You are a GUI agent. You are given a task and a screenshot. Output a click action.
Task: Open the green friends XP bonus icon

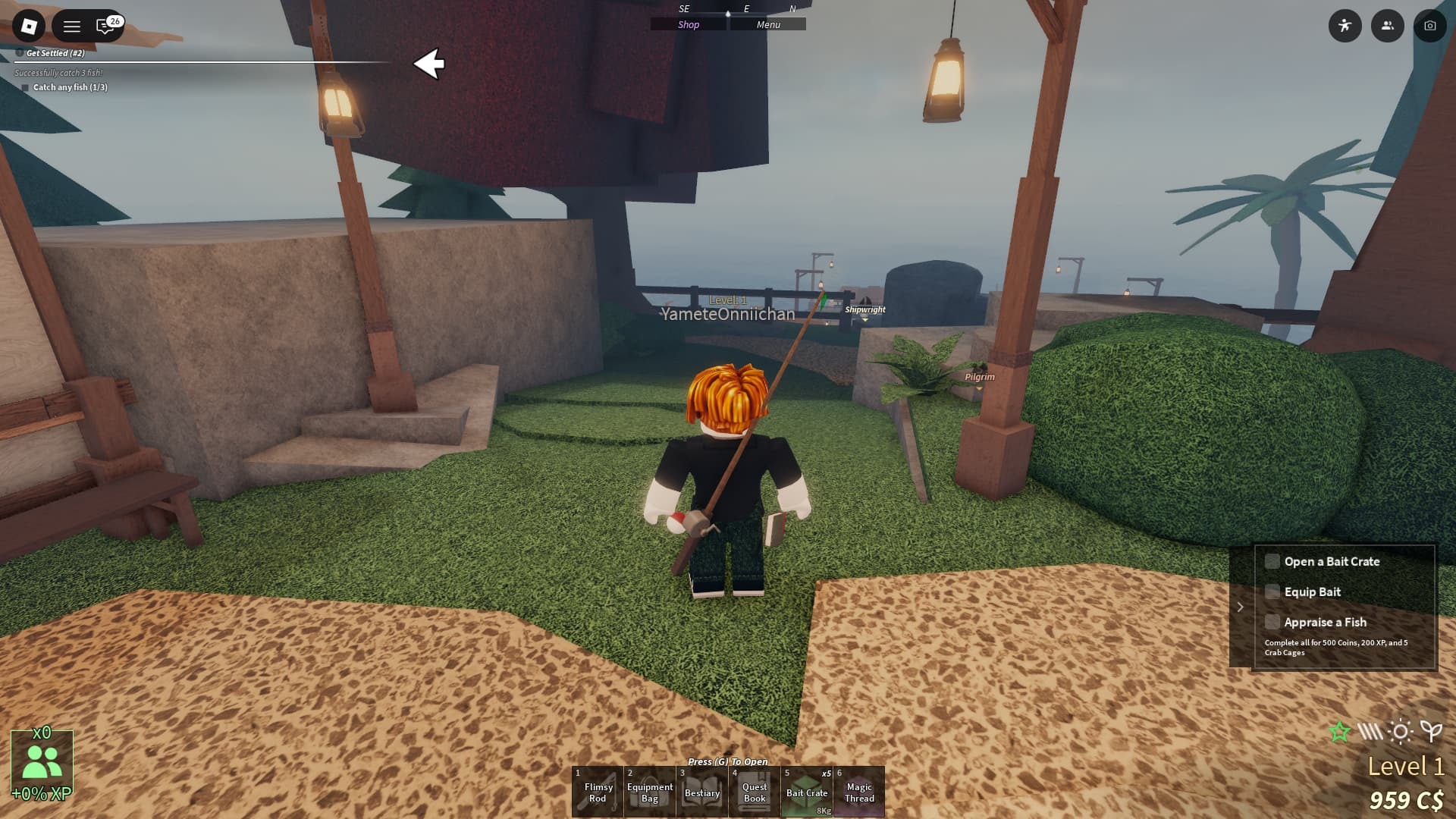pyautogui.click(x=42, y=762)
